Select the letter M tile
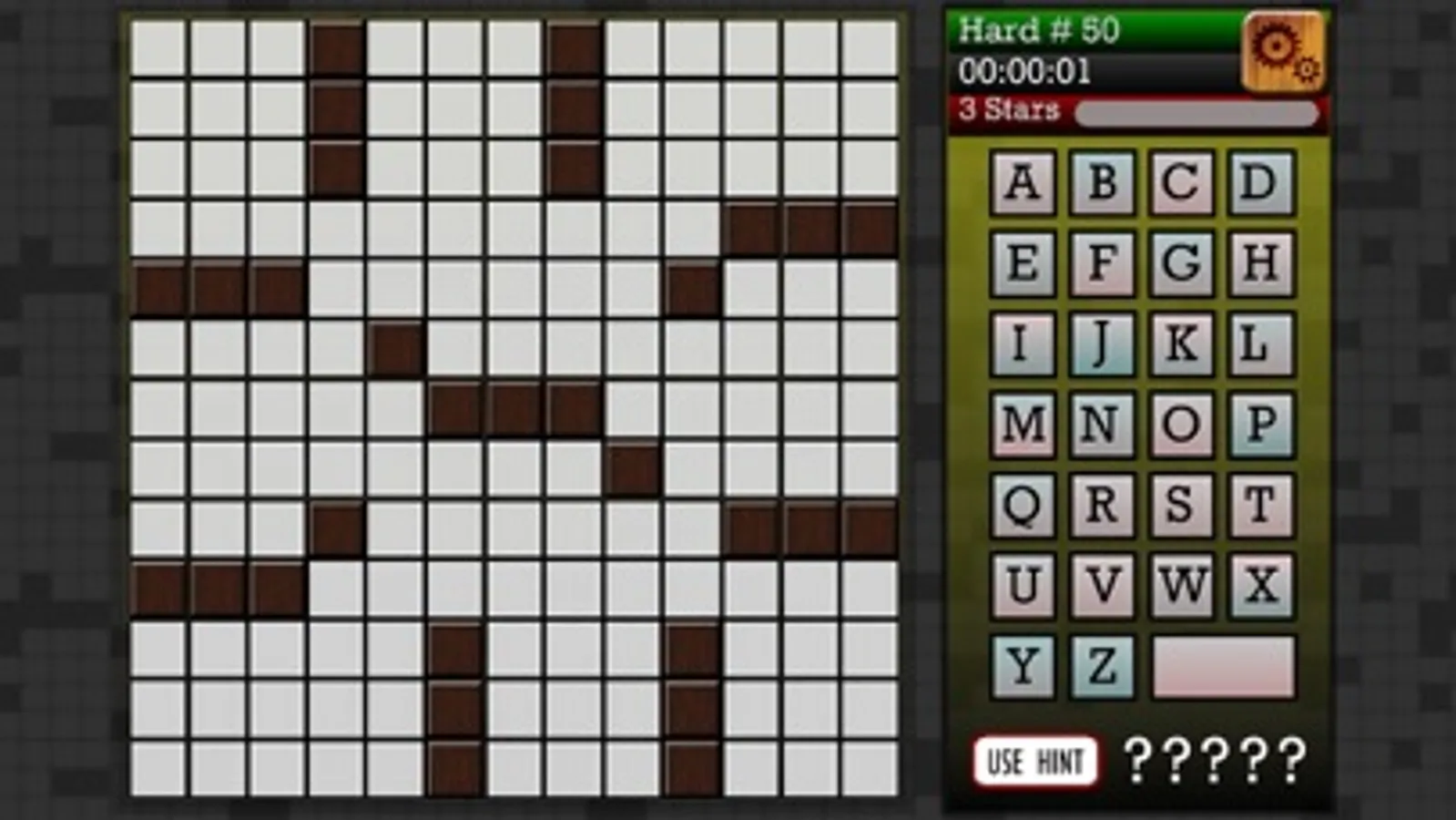 [1024, 424]
